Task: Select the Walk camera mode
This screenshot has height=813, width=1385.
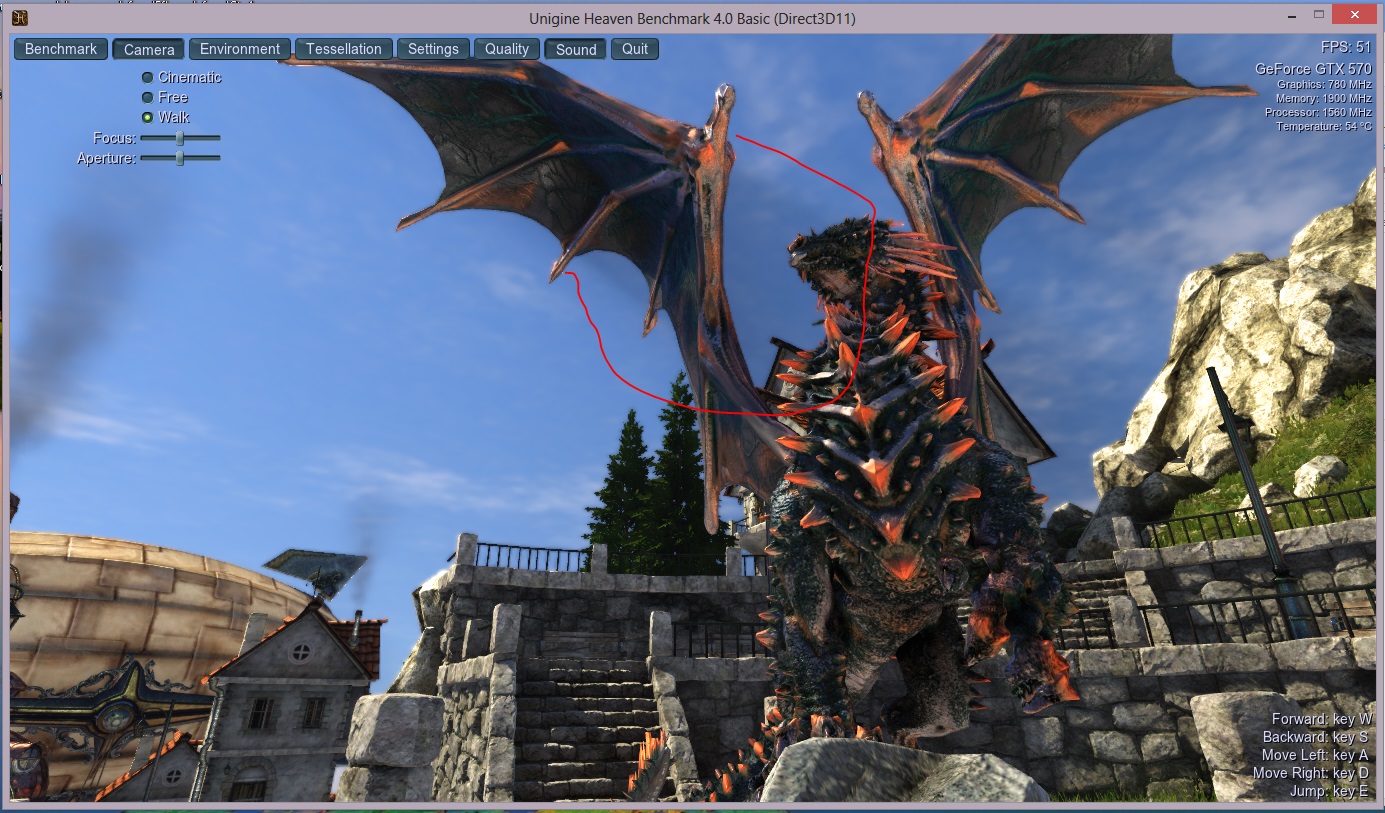Action: 148,117
